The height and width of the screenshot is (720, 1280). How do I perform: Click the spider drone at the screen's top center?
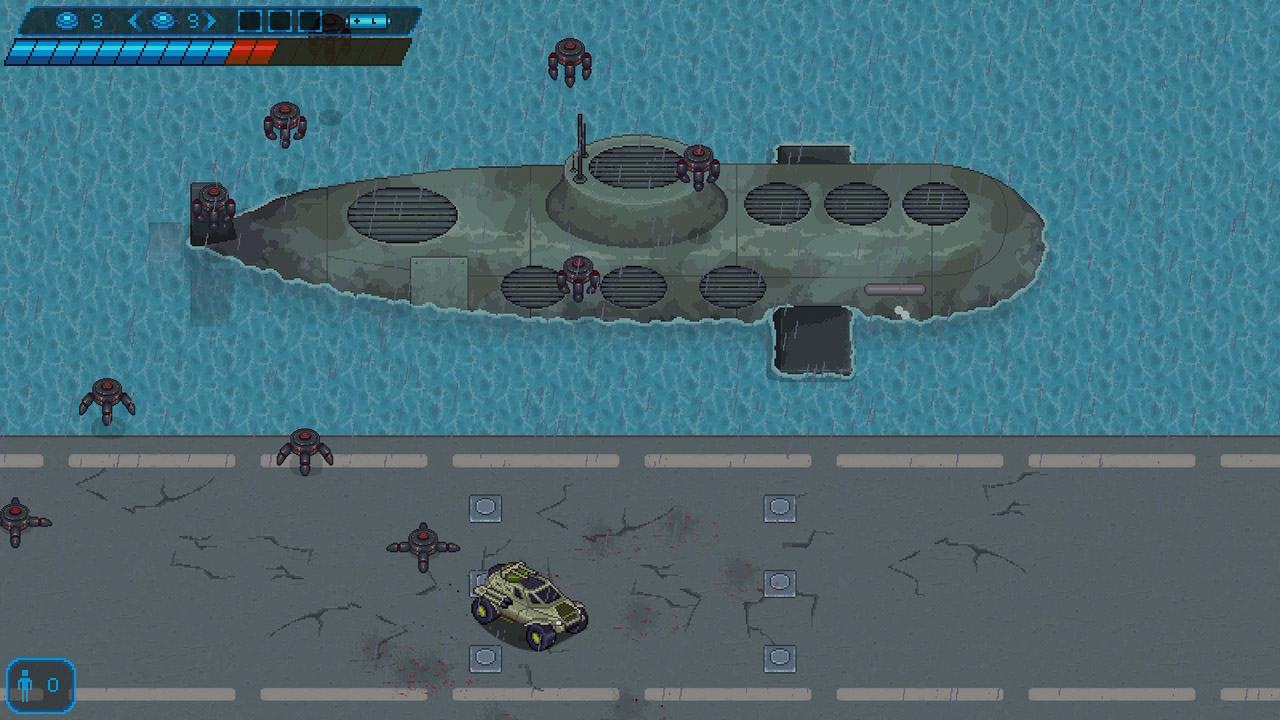[x=570, y=58]
